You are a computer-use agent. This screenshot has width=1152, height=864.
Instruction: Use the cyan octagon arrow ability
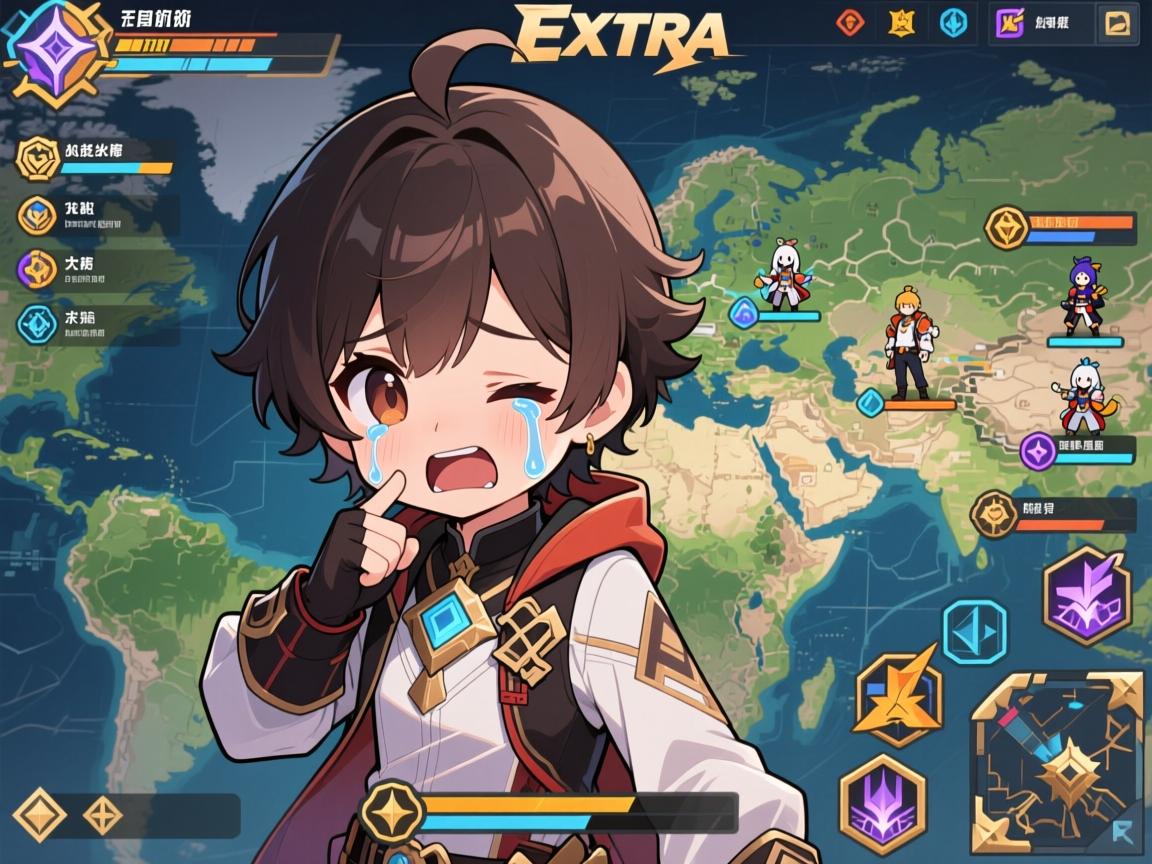pyautogui.click(x=973, y=631)
